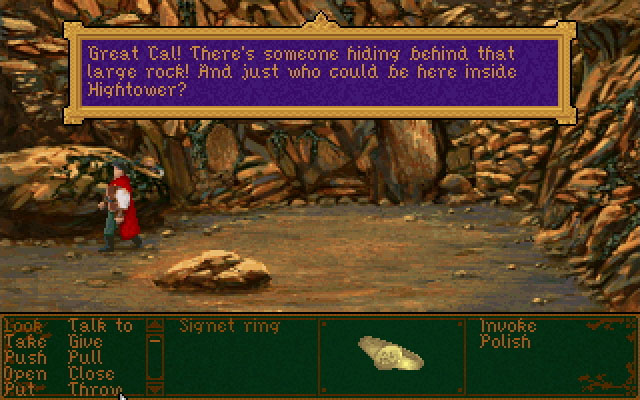Invoke the signet ring
The height and width of the screenshot is (400, 640).
coord(508,326)
